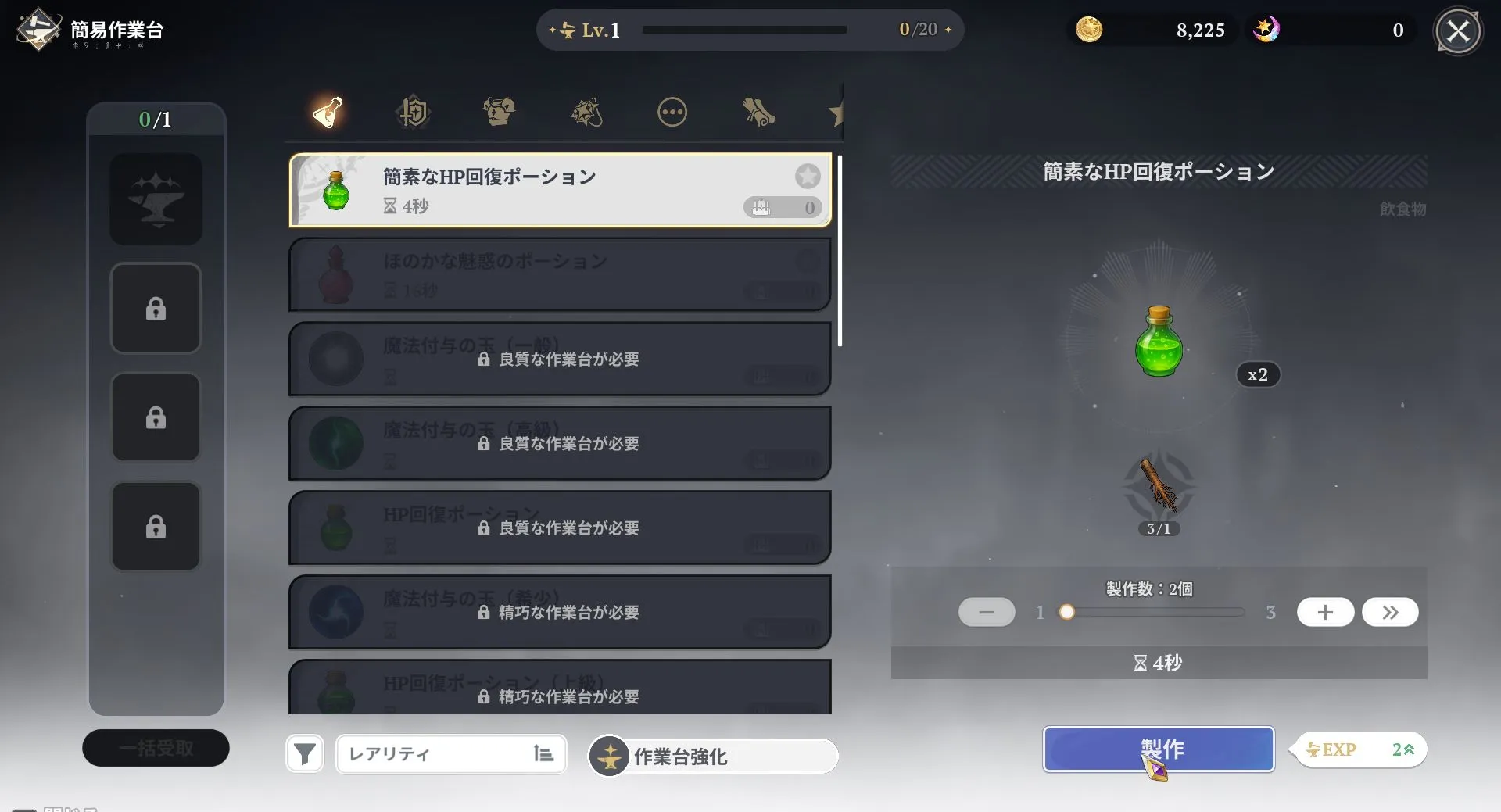Screen dimensions: 1501x812
Task: Click the double arrow to maximize craft count
Action: 1390,612
